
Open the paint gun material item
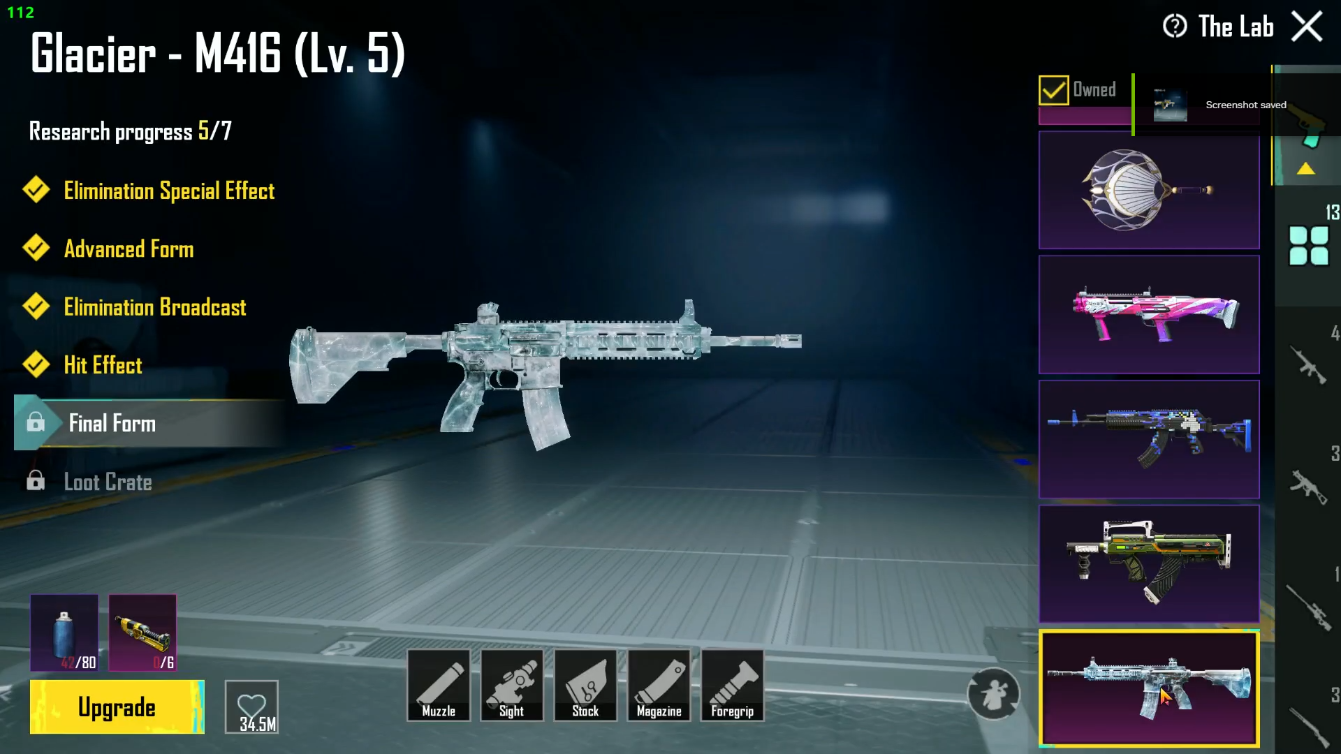(141, 632)
